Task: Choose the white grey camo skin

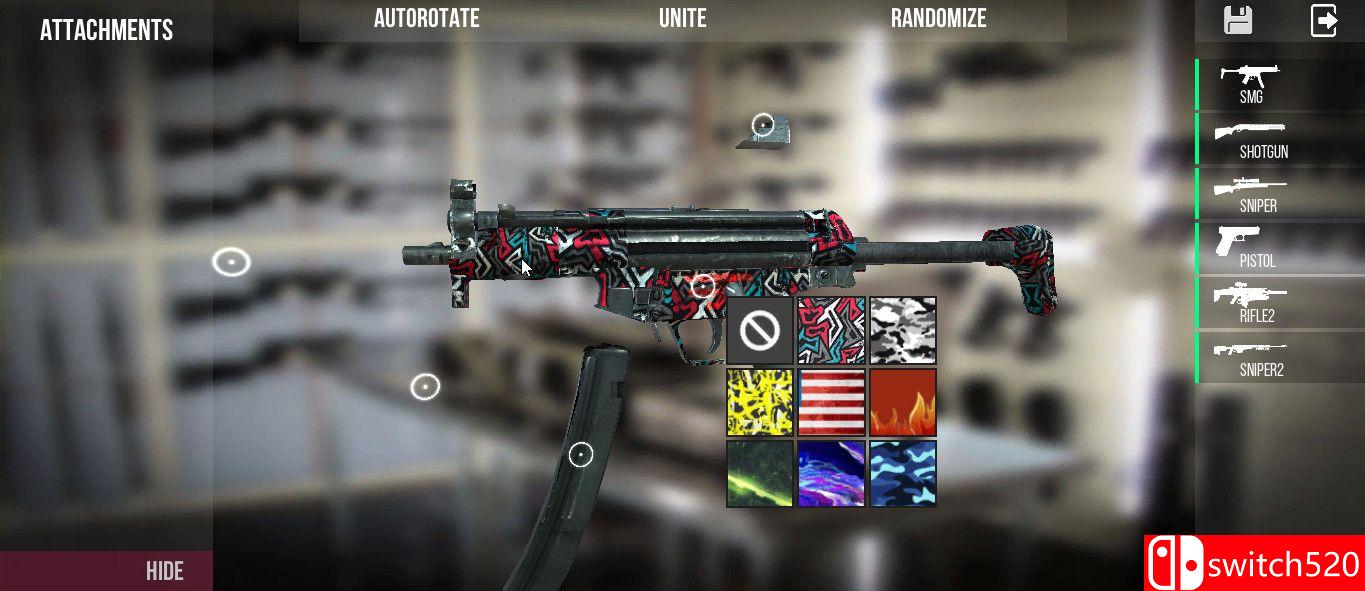Action: pos(903,330)
